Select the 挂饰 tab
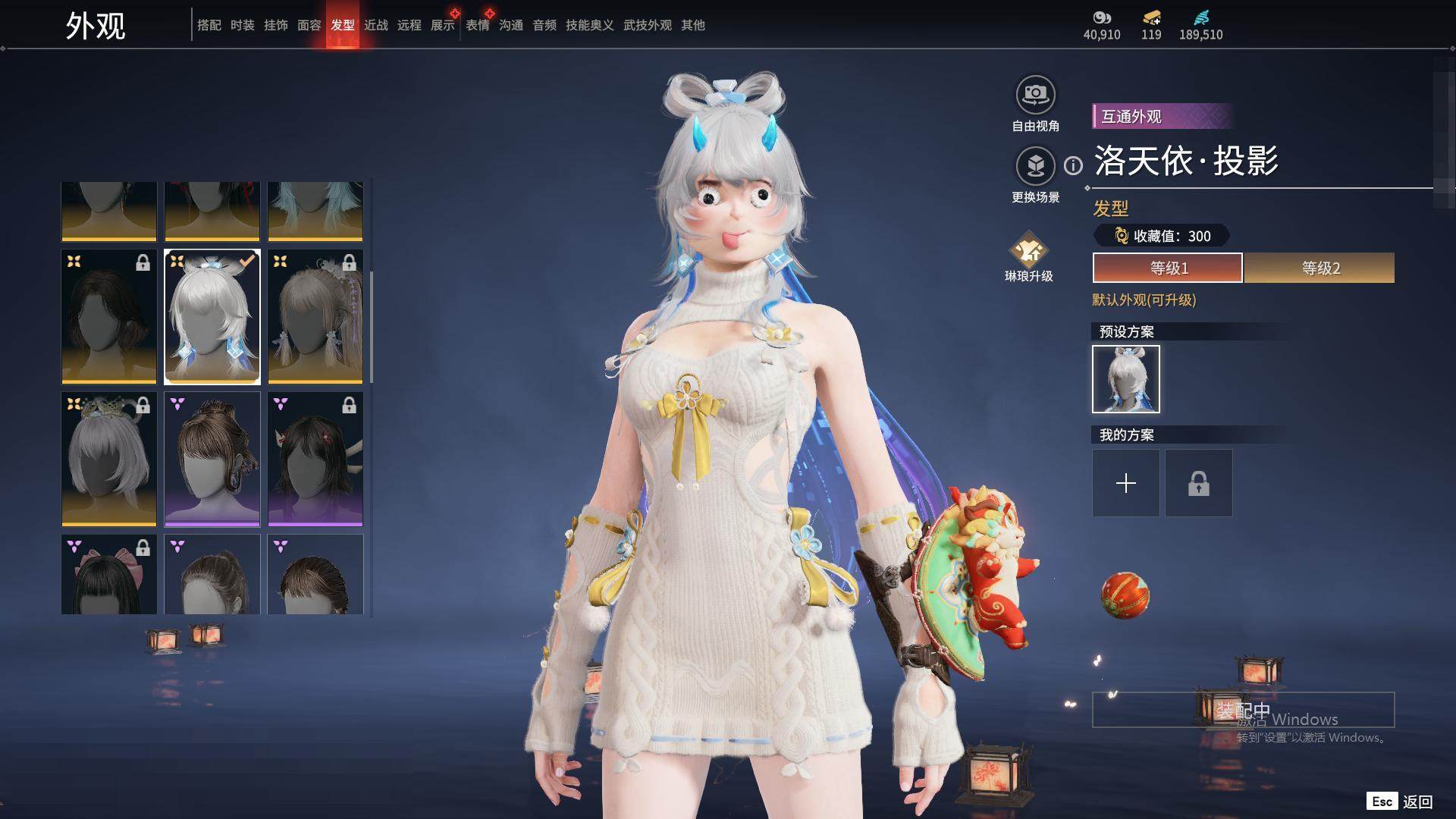Screen dimensions: 1456x819 pyautogui.click(x=275, y=25)
